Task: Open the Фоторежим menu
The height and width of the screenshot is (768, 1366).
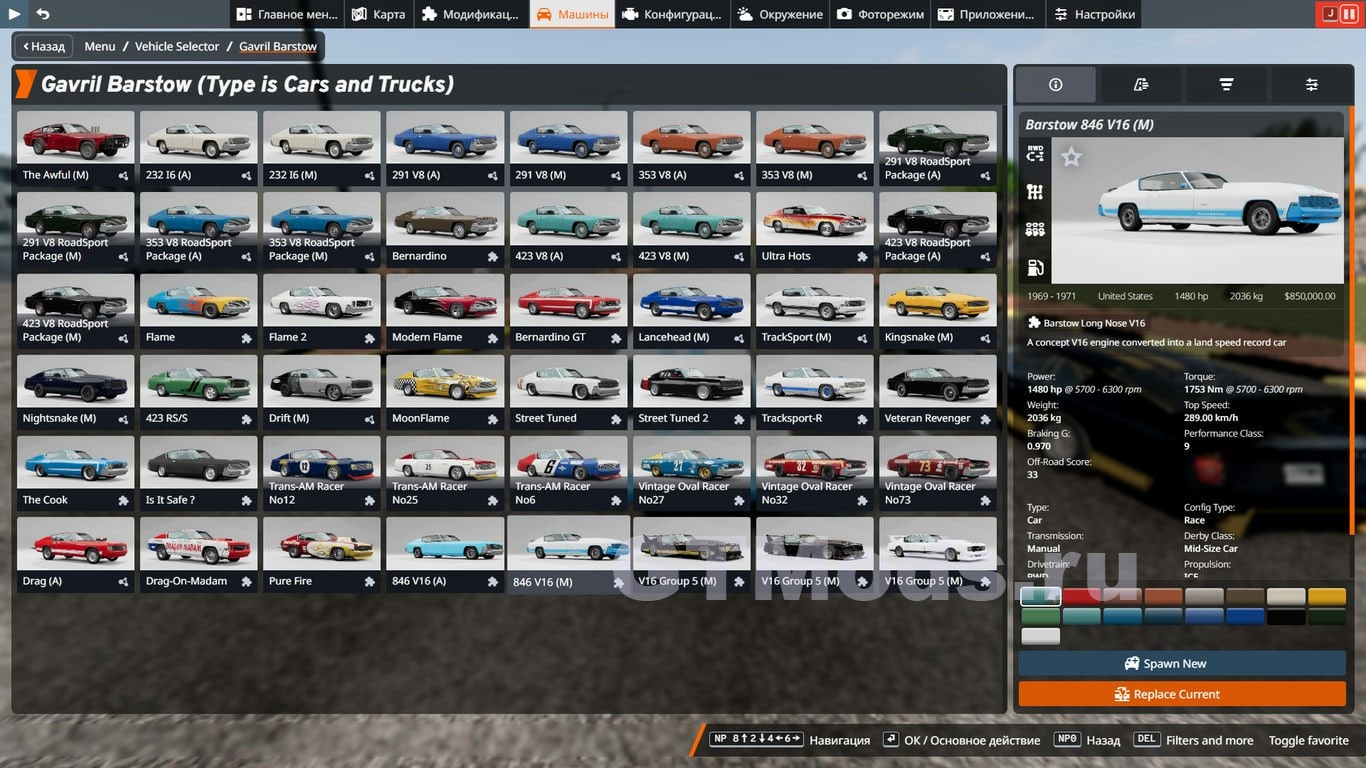Action: click(x=882, y=14)
